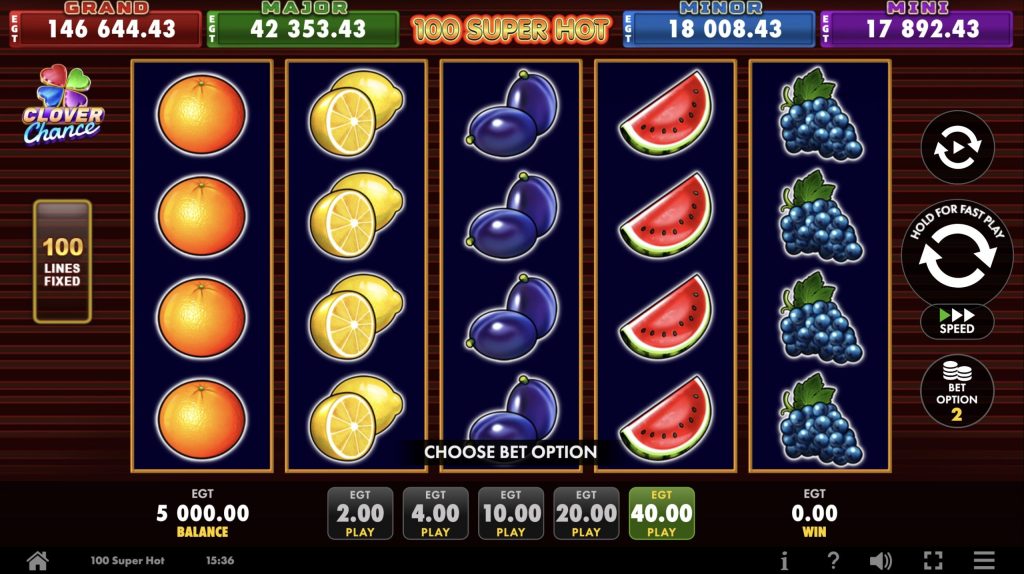Return to lobby via home icon
This screenshot has width=1024, height=574.
(x=38, y=561)
